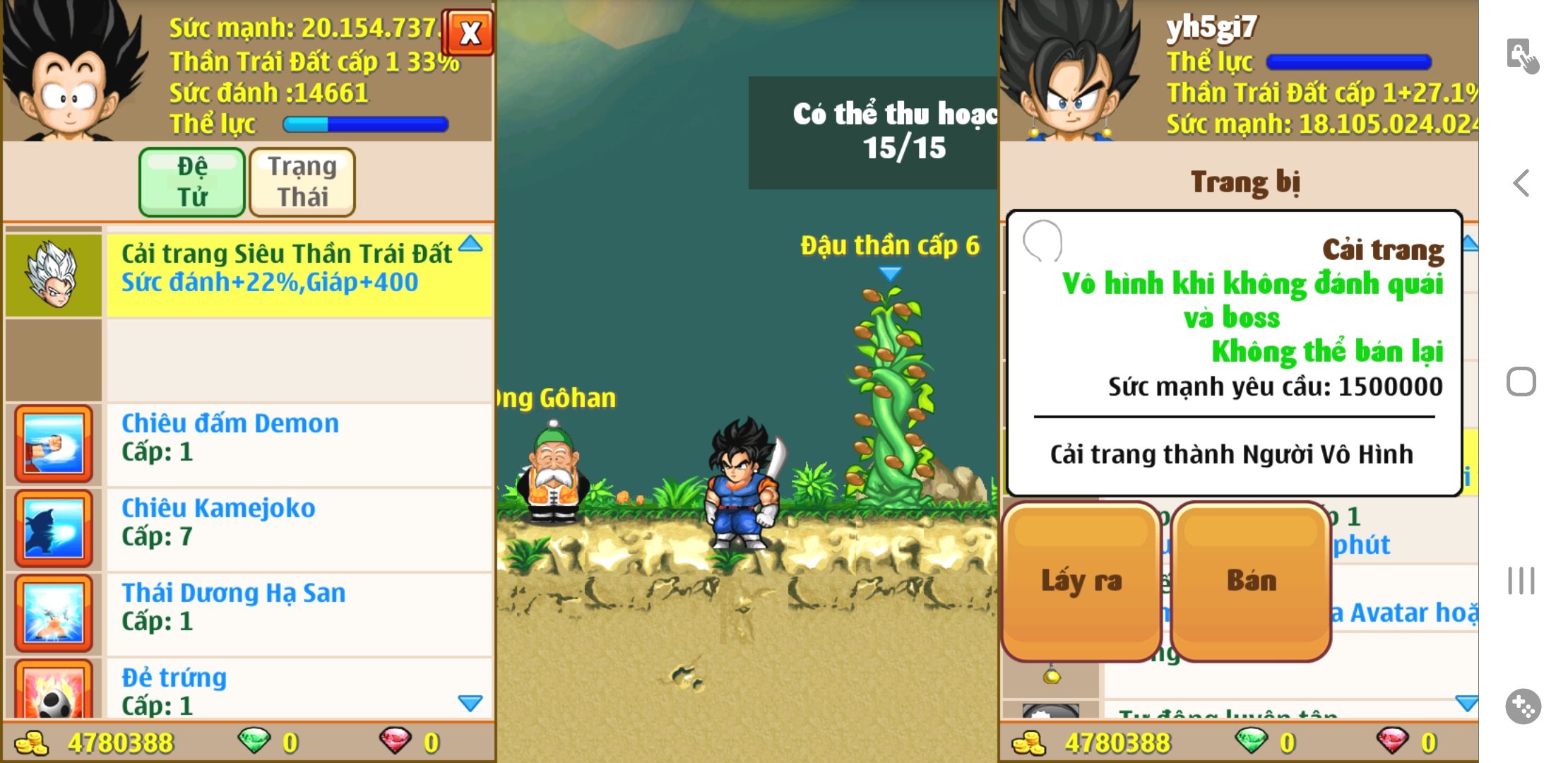Switch to the Đệ Tử tab

pyautogui.click(x=192, y=182)
